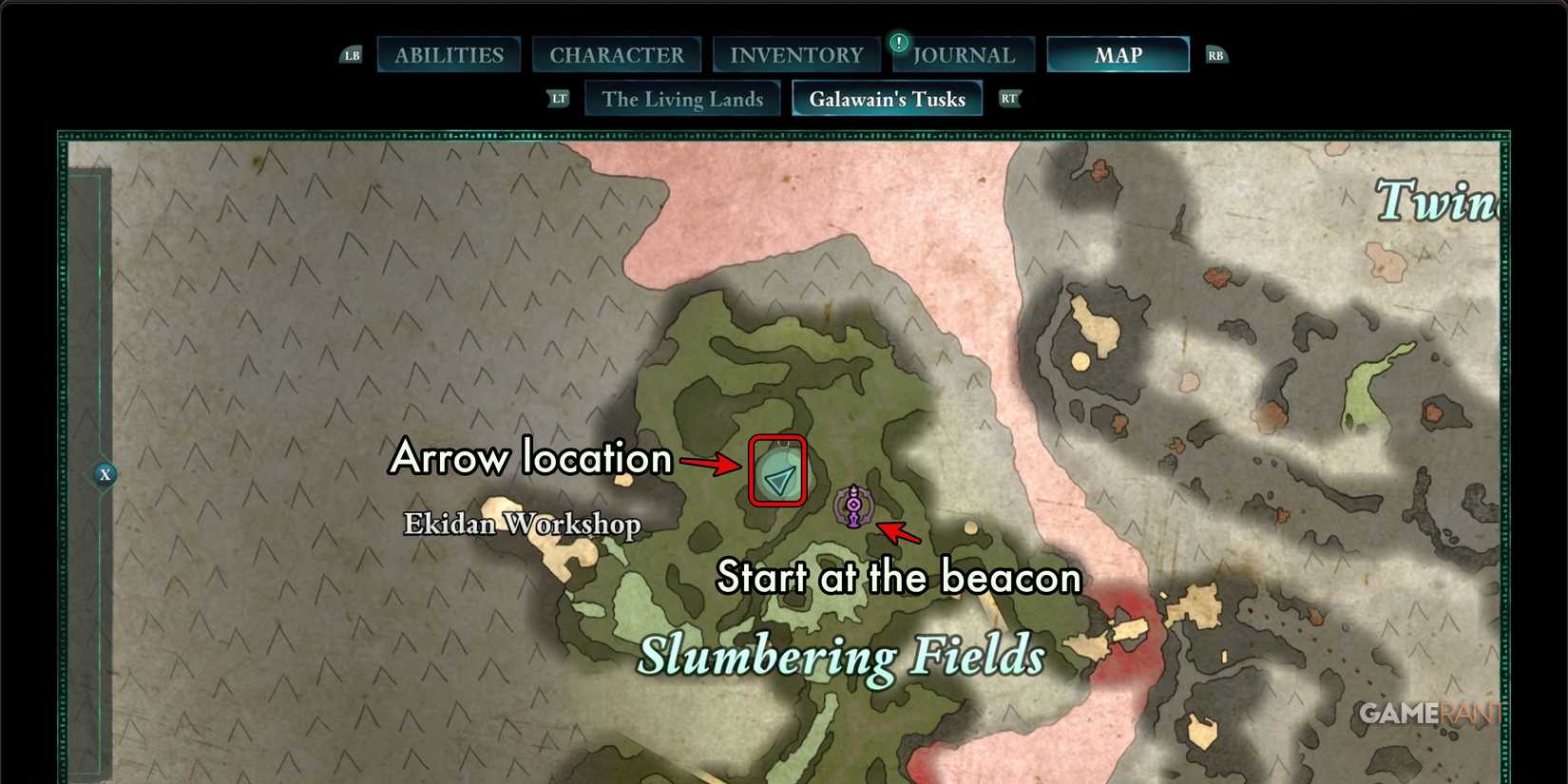The image size is (1568, 784).
Task: Select the Map tab
Action: [x=1118, y=55]
